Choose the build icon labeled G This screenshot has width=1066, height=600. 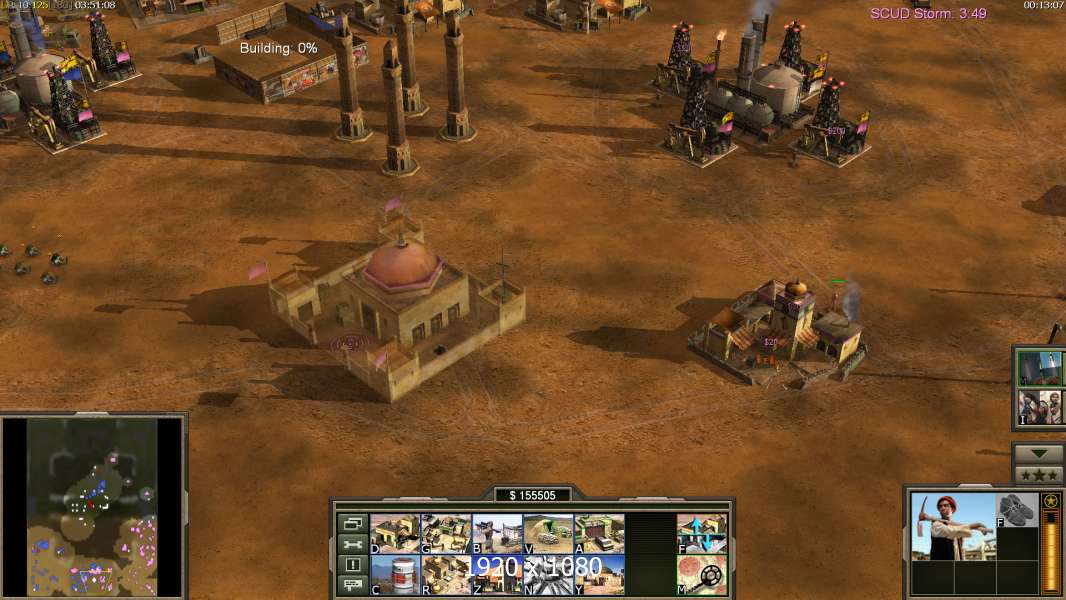click(x=446, y=533)
